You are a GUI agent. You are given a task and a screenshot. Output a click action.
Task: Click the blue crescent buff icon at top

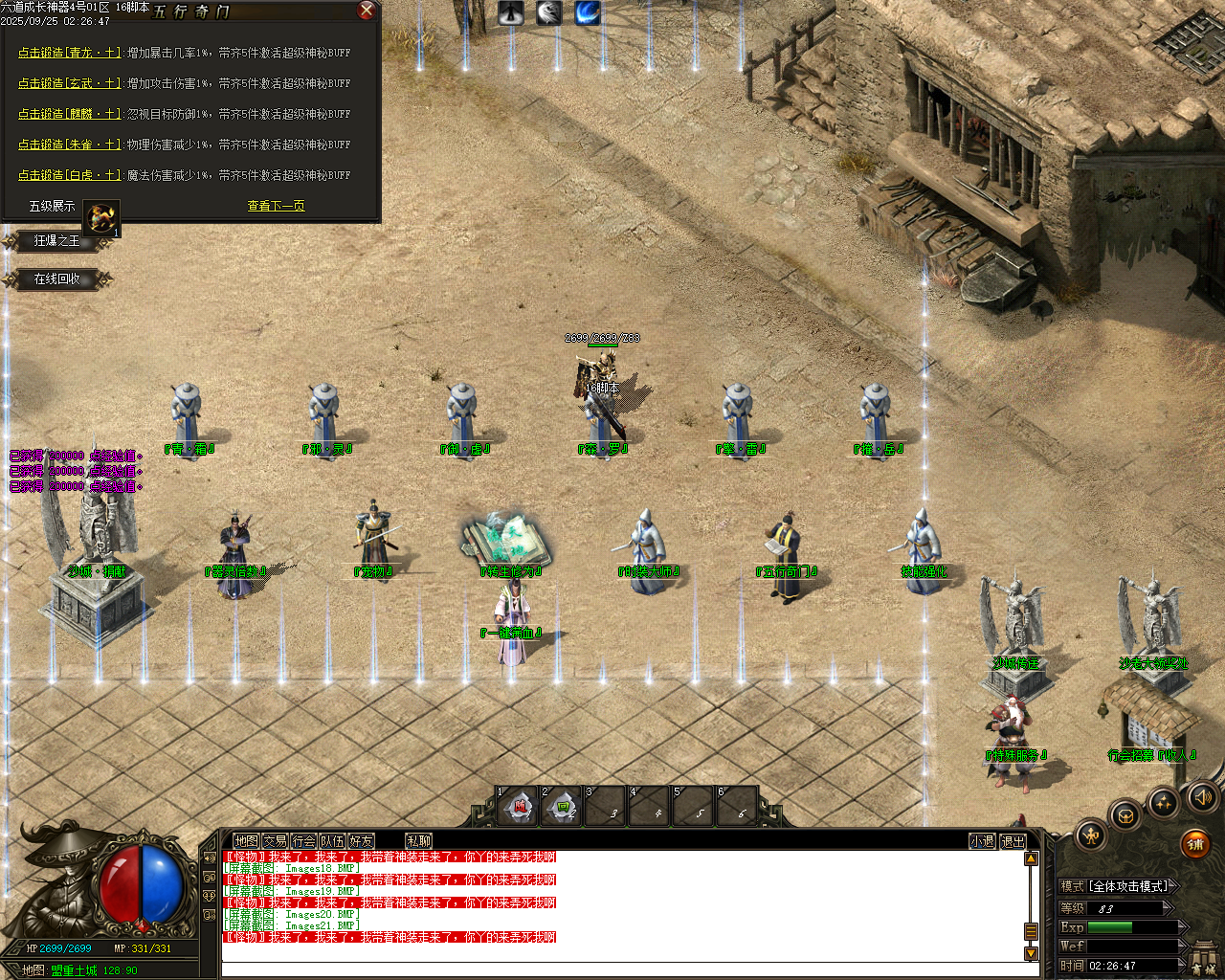pos(586,12)
